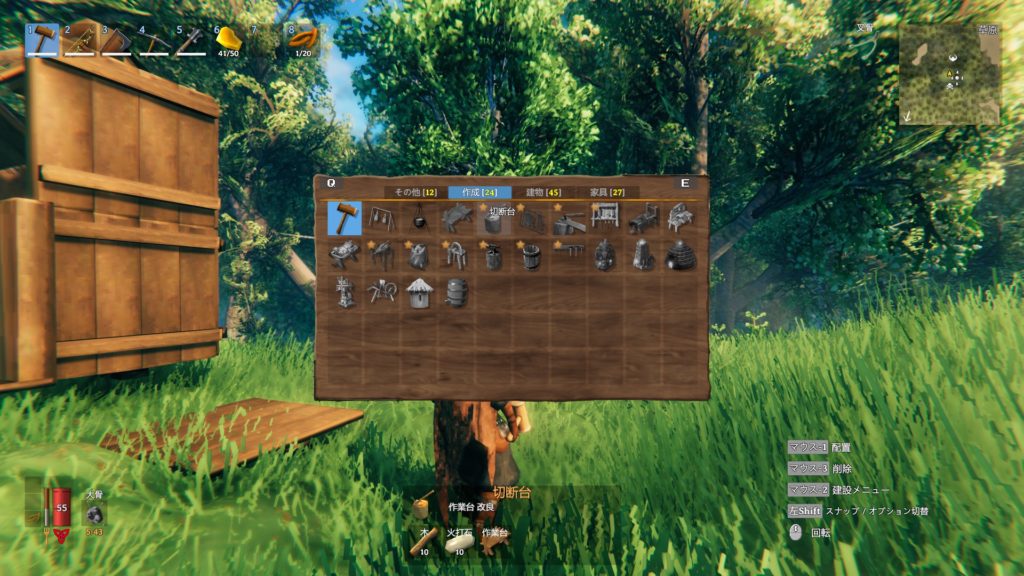Choose the beehive-shaped kiln piece
1024x576 pixels.
coord(680,255)
